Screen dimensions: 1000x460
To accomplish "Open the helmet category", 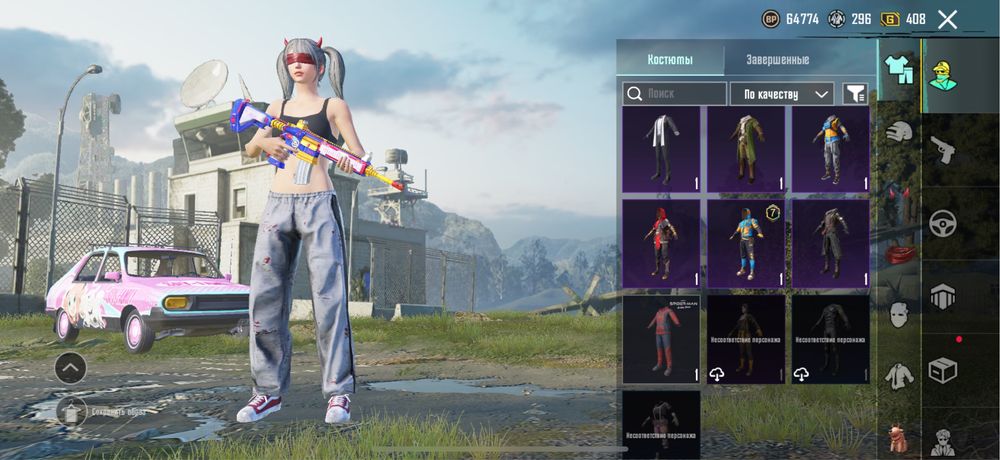I will point(900,132).
